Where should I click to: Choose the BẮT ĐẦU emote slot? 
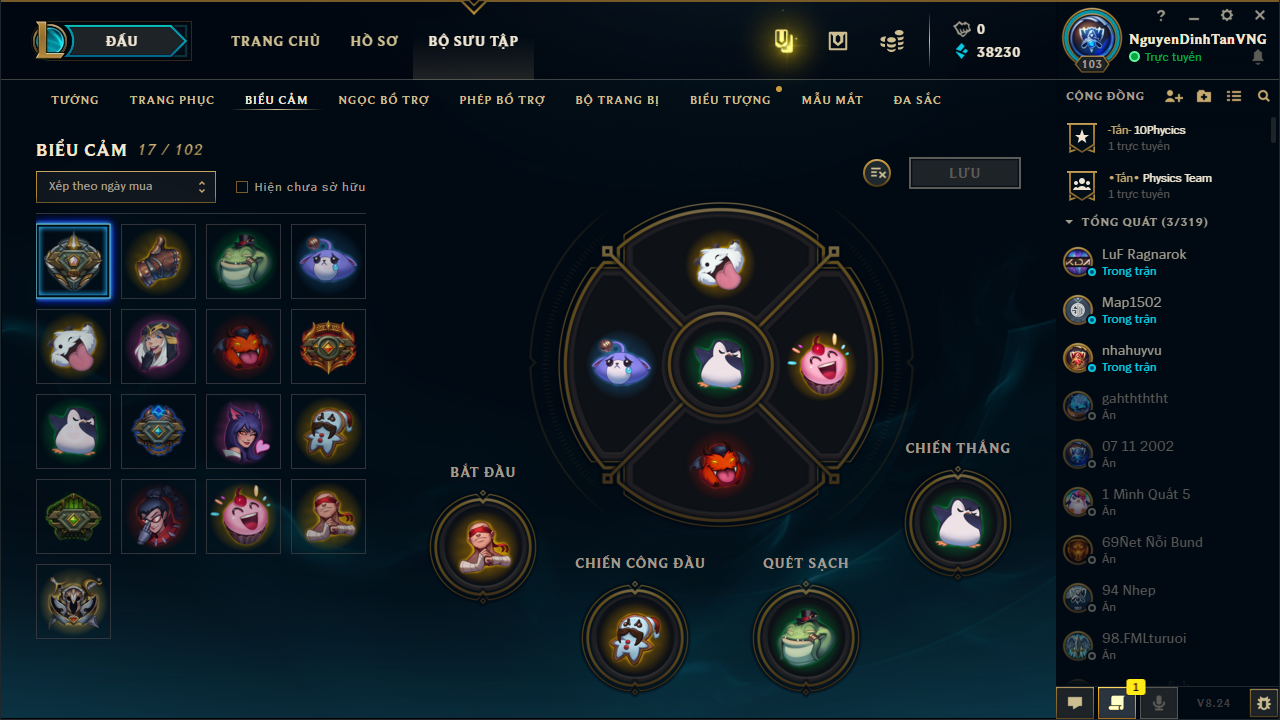483,546
